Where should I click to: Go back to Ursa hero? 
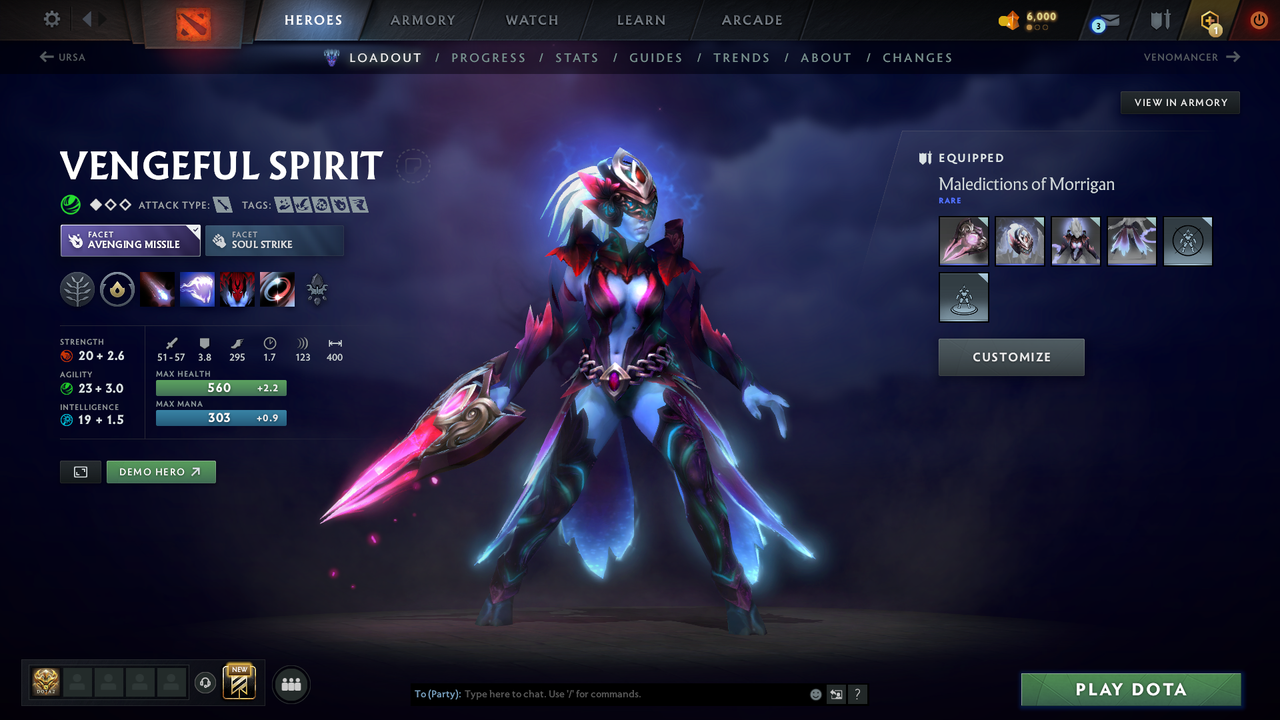62,57
